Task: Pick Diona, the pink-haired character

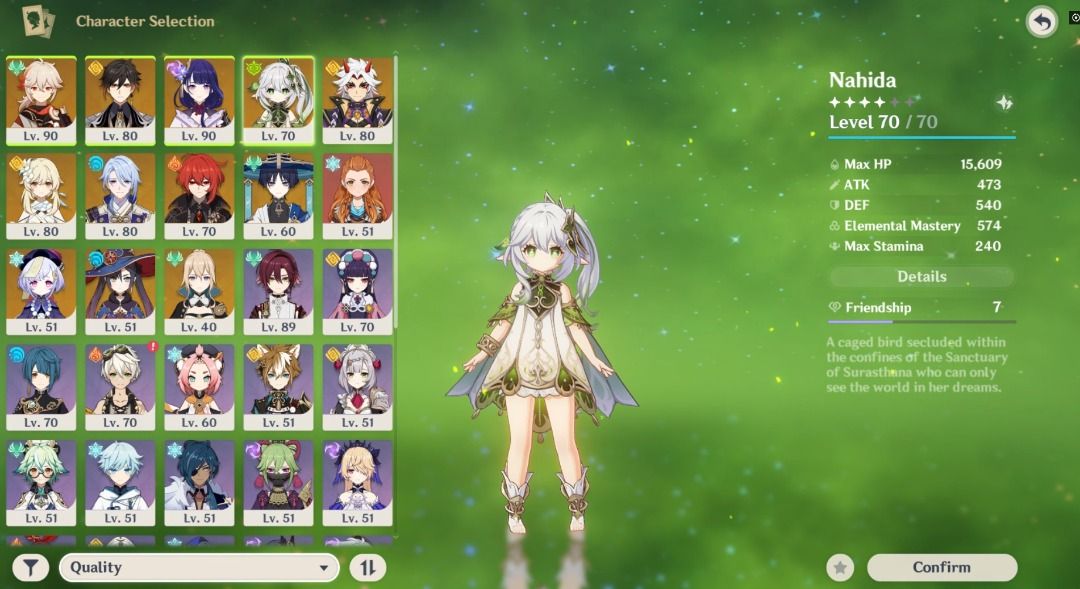Action: point(199,388)
